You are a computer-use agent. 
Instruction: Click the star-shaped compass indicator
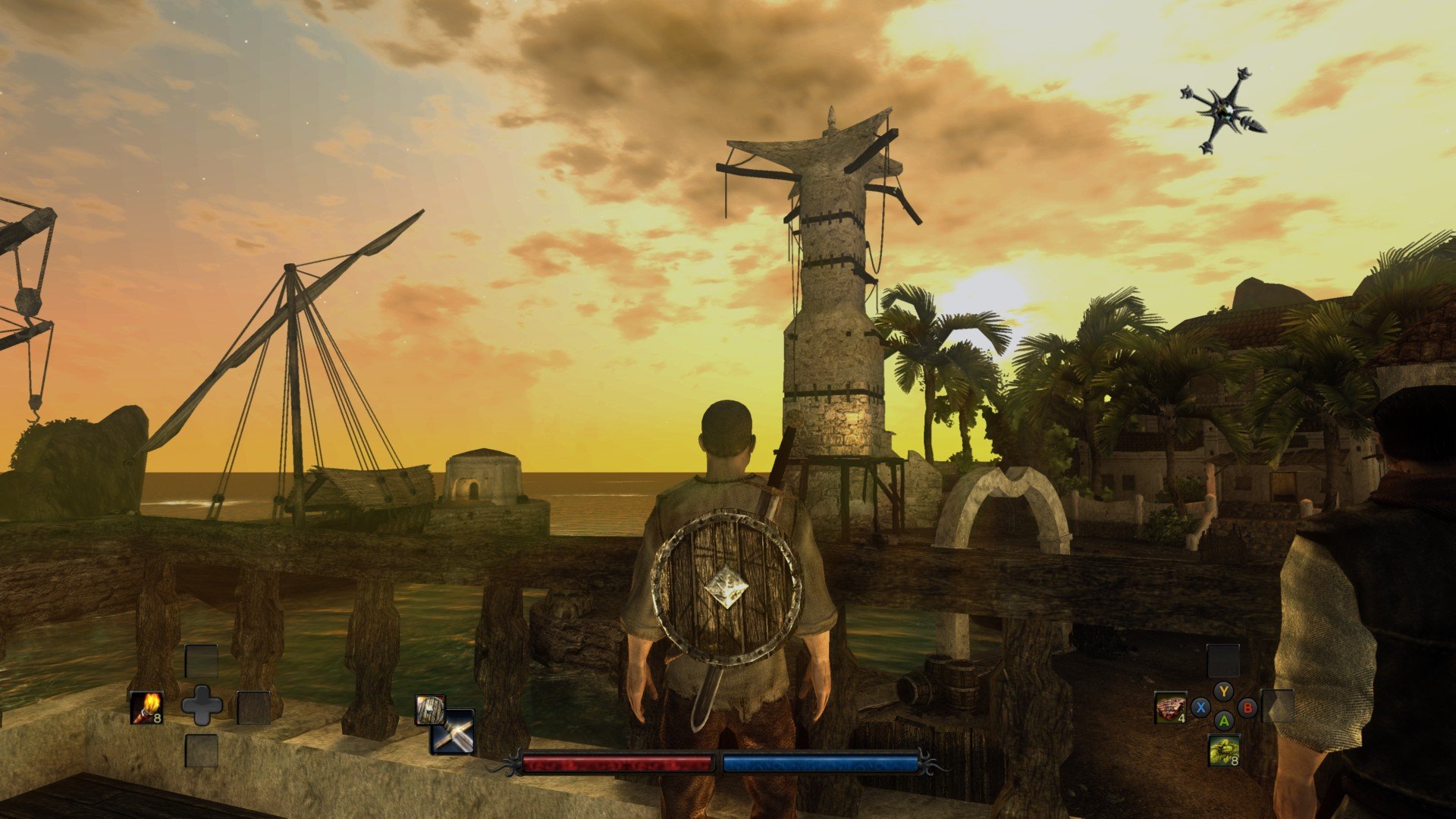click(1222, 111)
